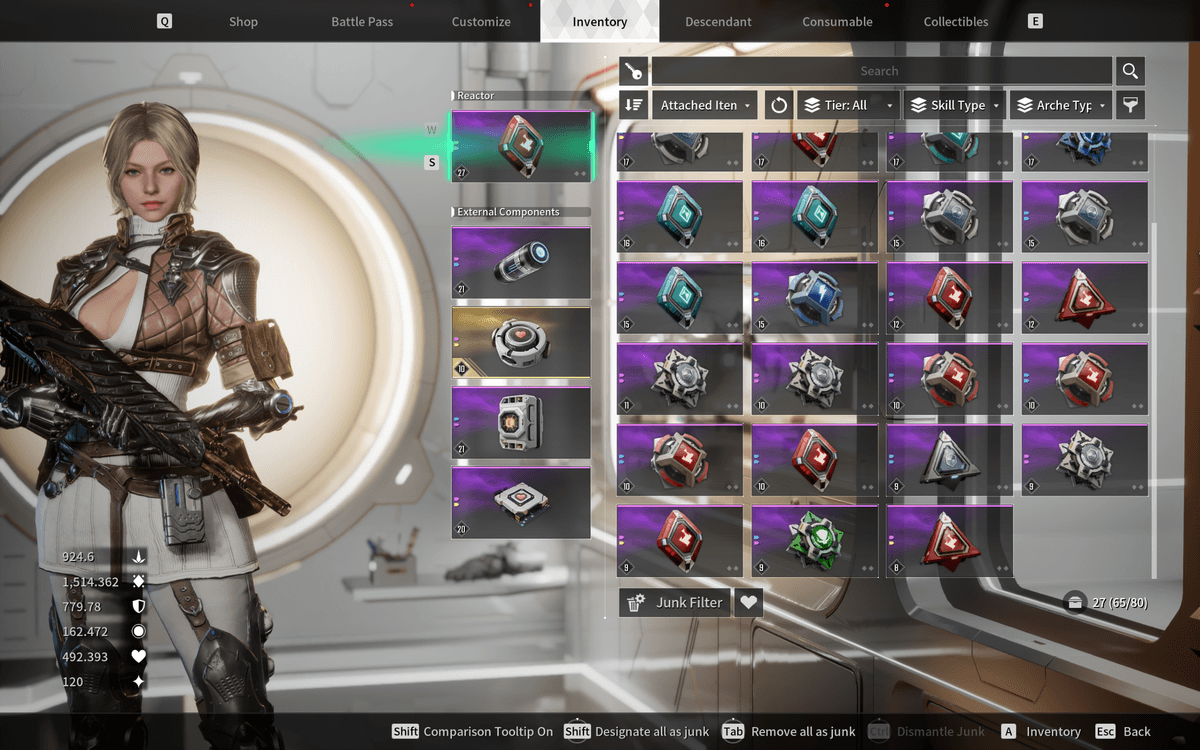Show the Collectibles tab
The image size is (1200, 750).
(x=955, y=21)
